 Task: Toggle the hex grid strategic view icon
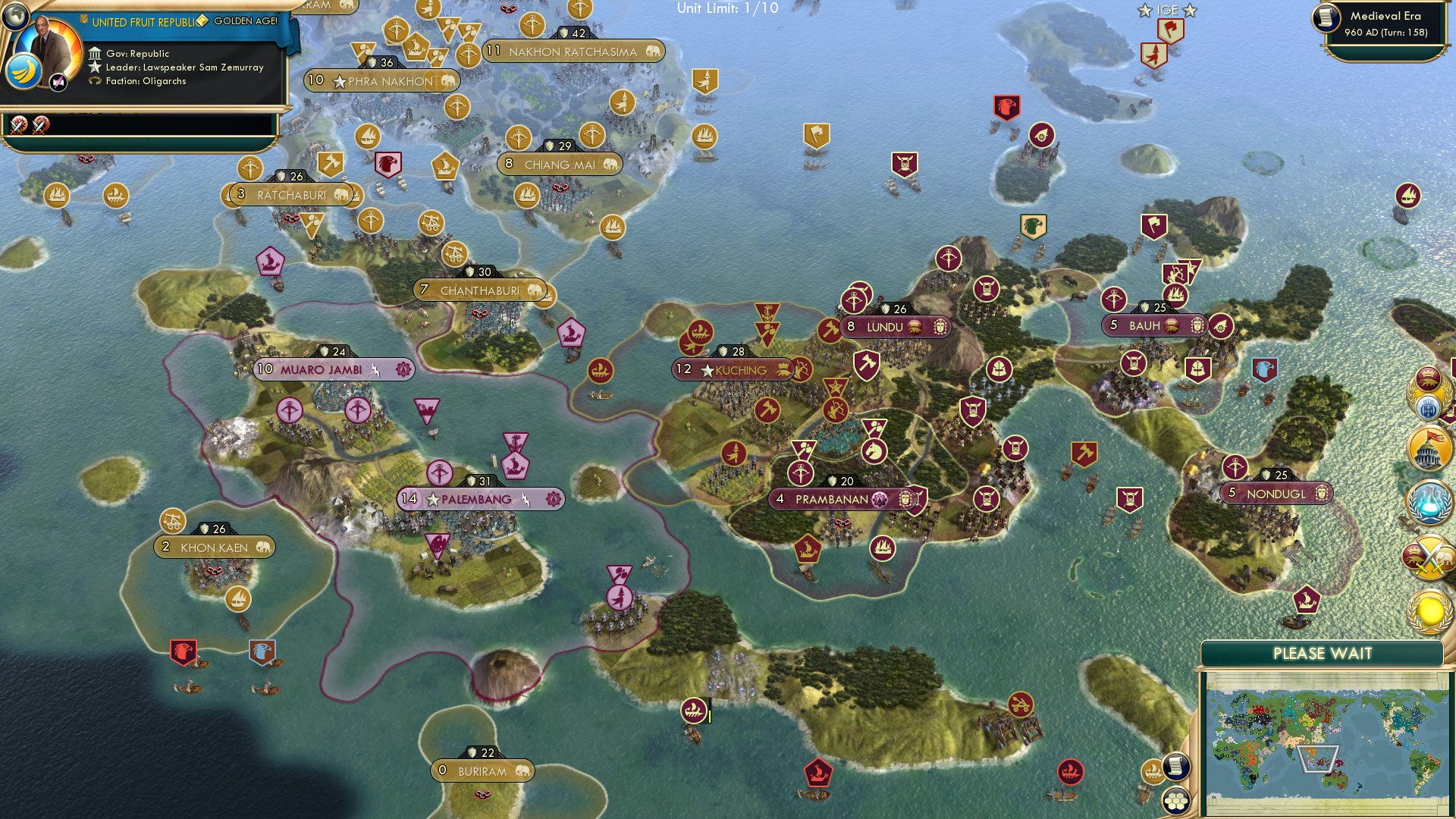1177,802
